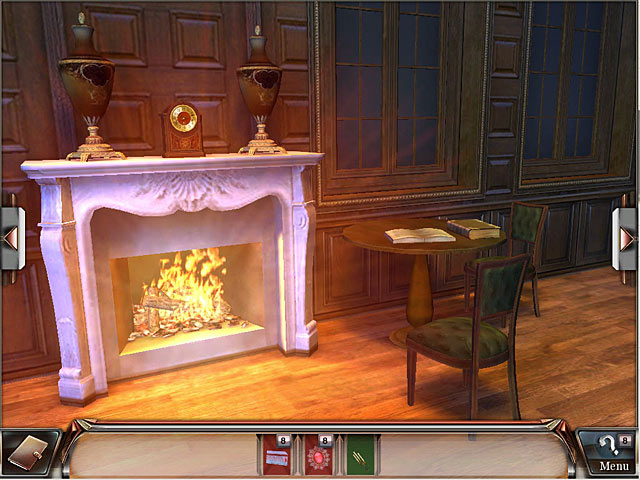Choose the green inventory card
Image resolution: width=640 pixels, height=480 pixels.
(x=360, y=455)
